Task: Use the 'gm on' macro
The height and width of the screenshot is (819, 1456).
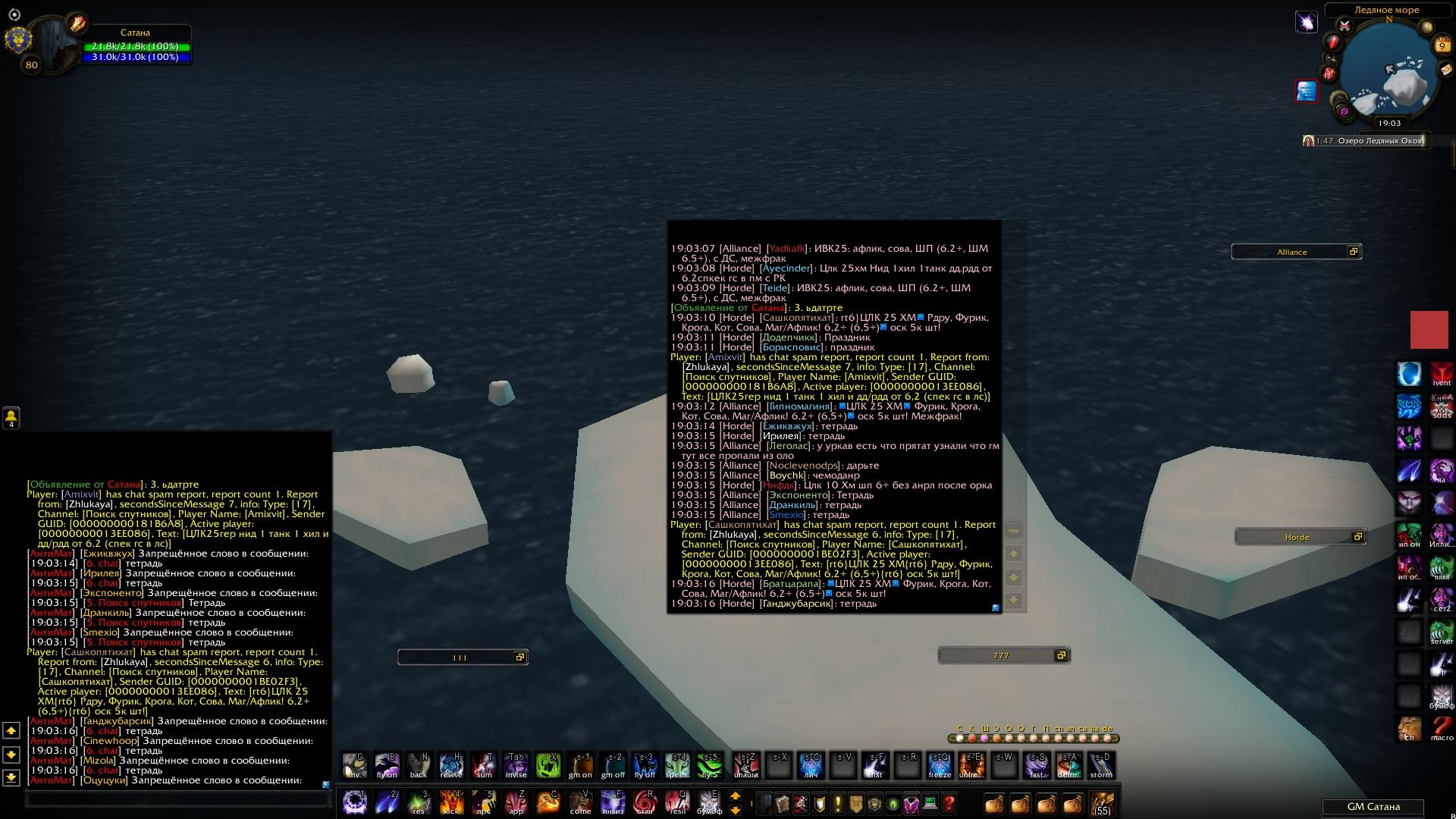Action: 581,766
